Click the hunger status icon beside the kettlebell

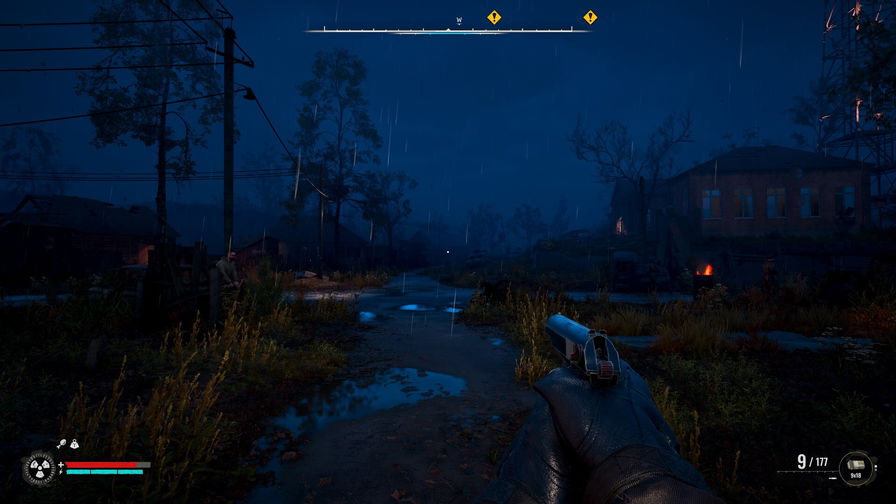pyautogui.click(x=61, y=444)
